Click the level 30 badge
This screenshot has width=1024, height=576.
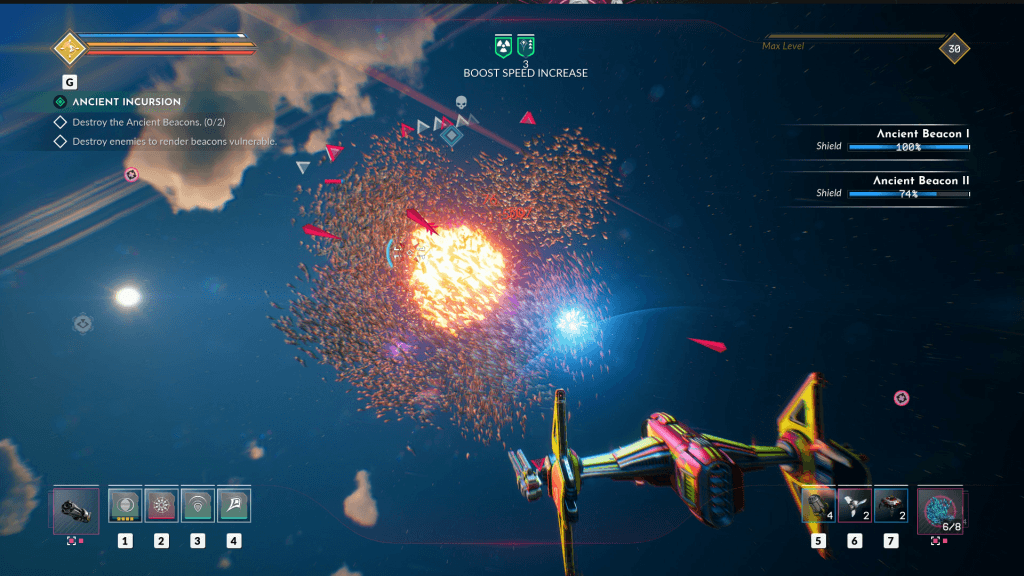coord(954,48)
